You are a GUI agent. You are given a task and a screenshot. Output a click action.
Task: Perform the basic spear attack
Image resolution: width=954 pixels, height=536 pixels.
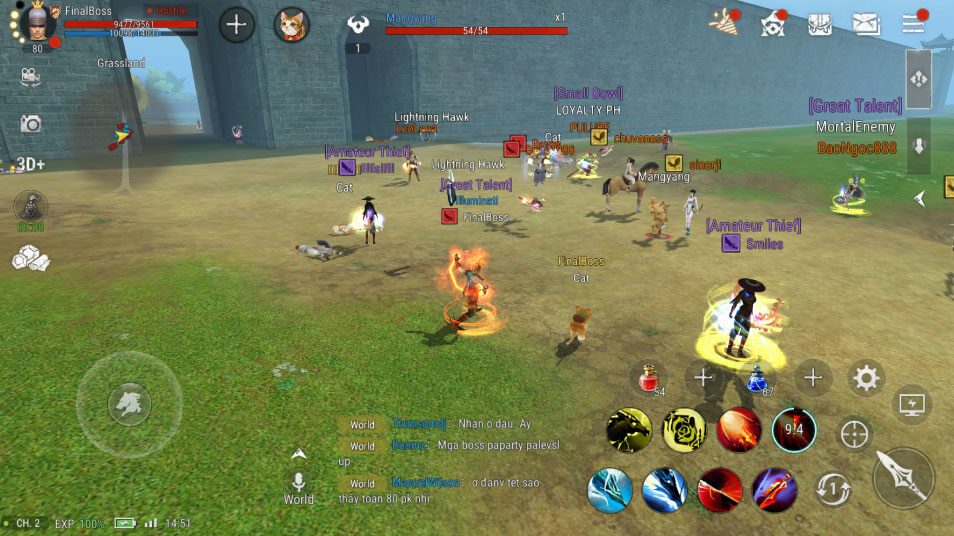click(903, 477)
